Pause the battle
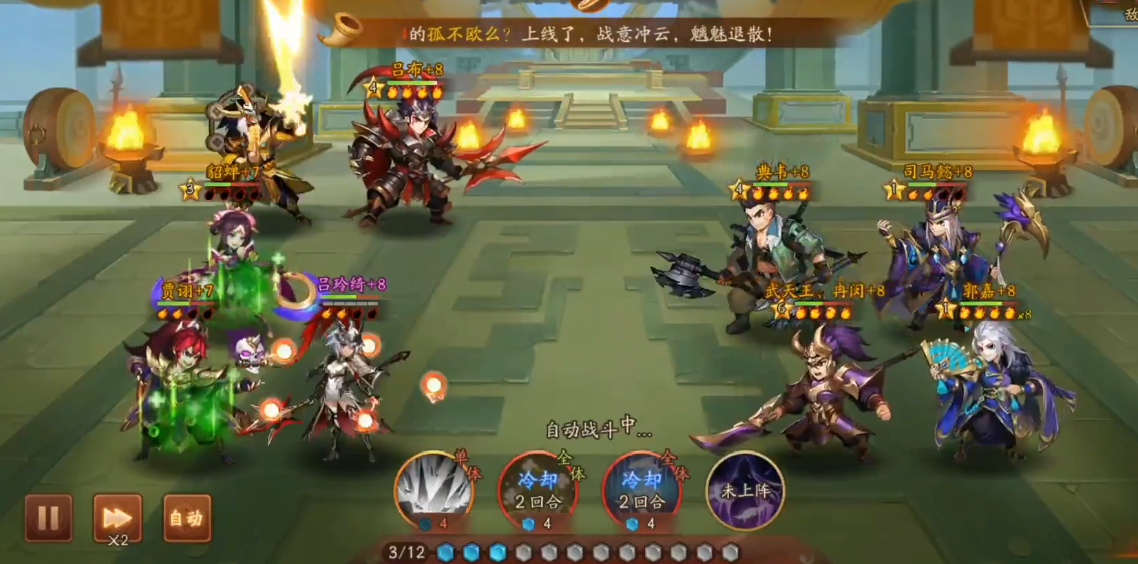This screenshot has height=564, width=1138. click(x=48, y=517)
